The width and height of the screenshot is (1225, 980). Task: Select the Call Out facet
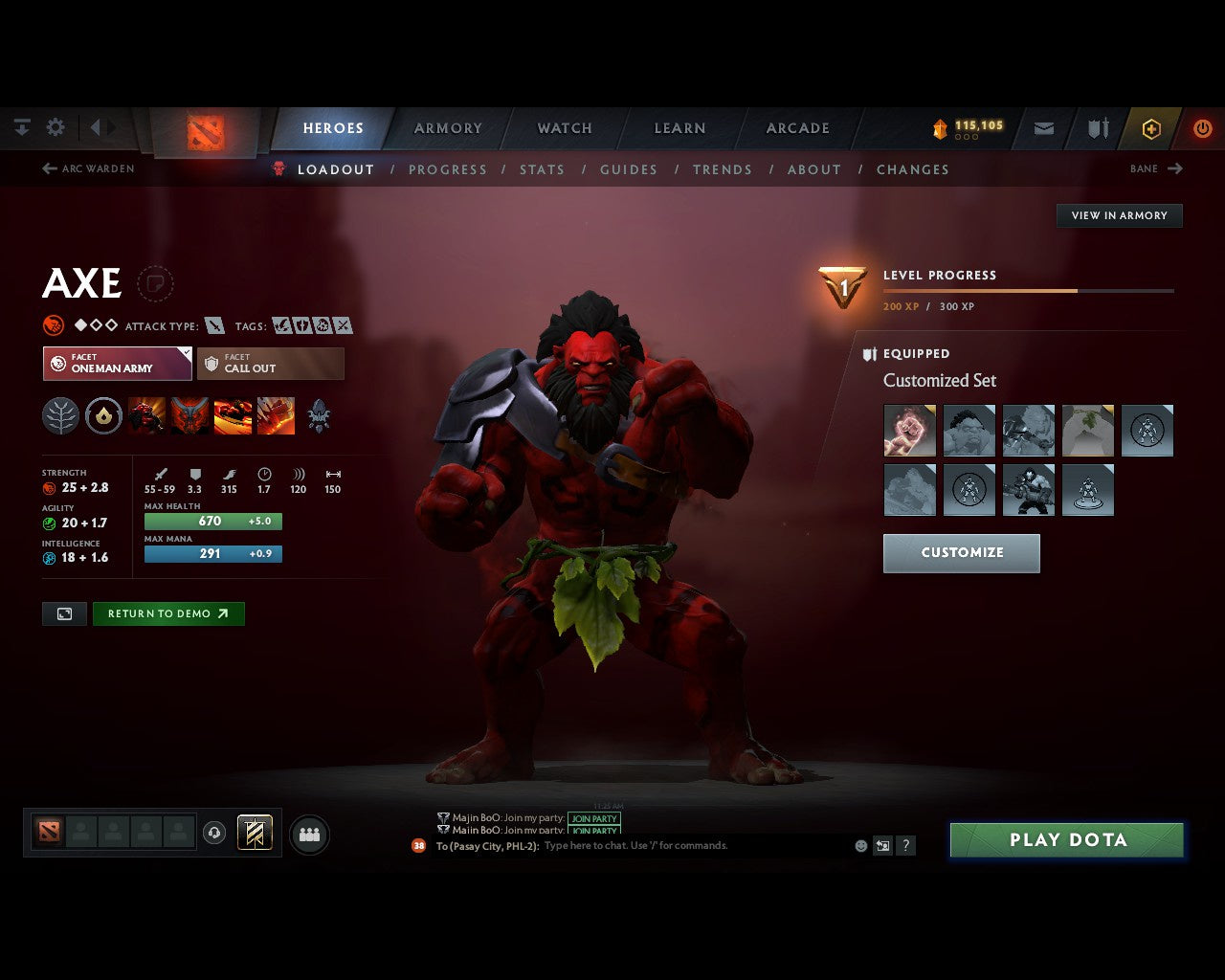click(270, 364)
